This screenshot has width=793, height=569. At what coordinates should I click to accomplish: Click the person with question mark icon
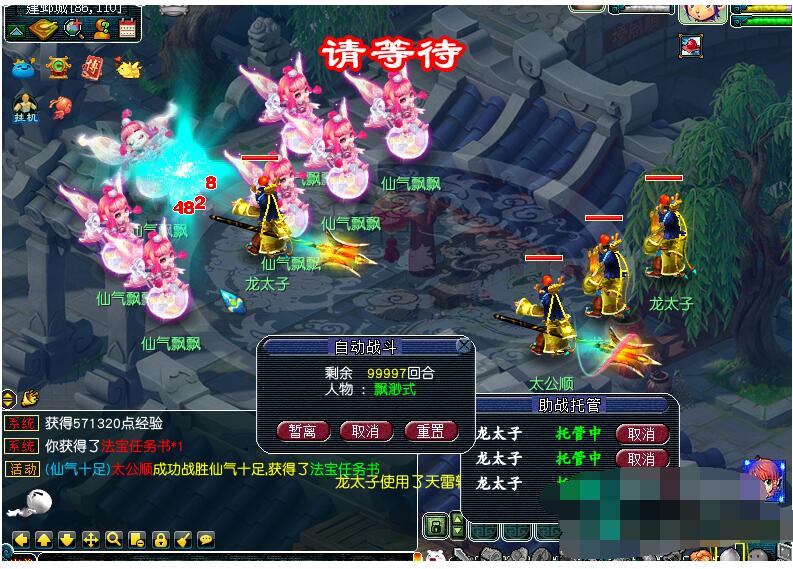(x=101, y=28)
